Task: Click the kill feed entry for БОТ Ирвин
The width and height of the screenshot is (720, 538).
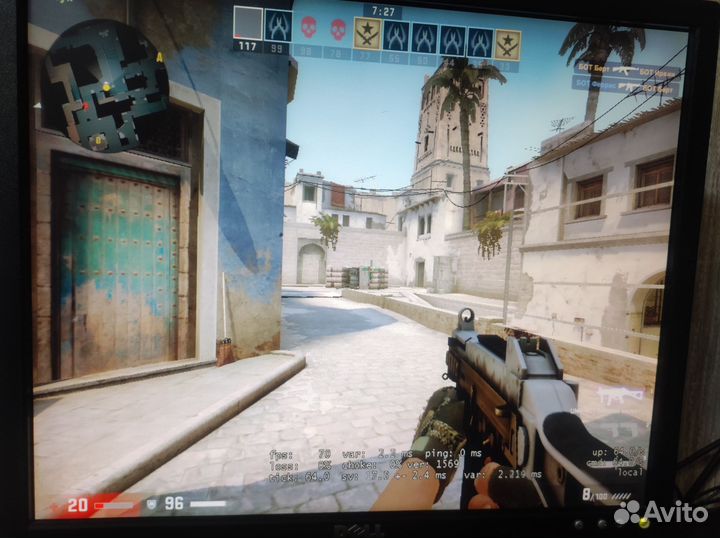Action: point(625,72)
